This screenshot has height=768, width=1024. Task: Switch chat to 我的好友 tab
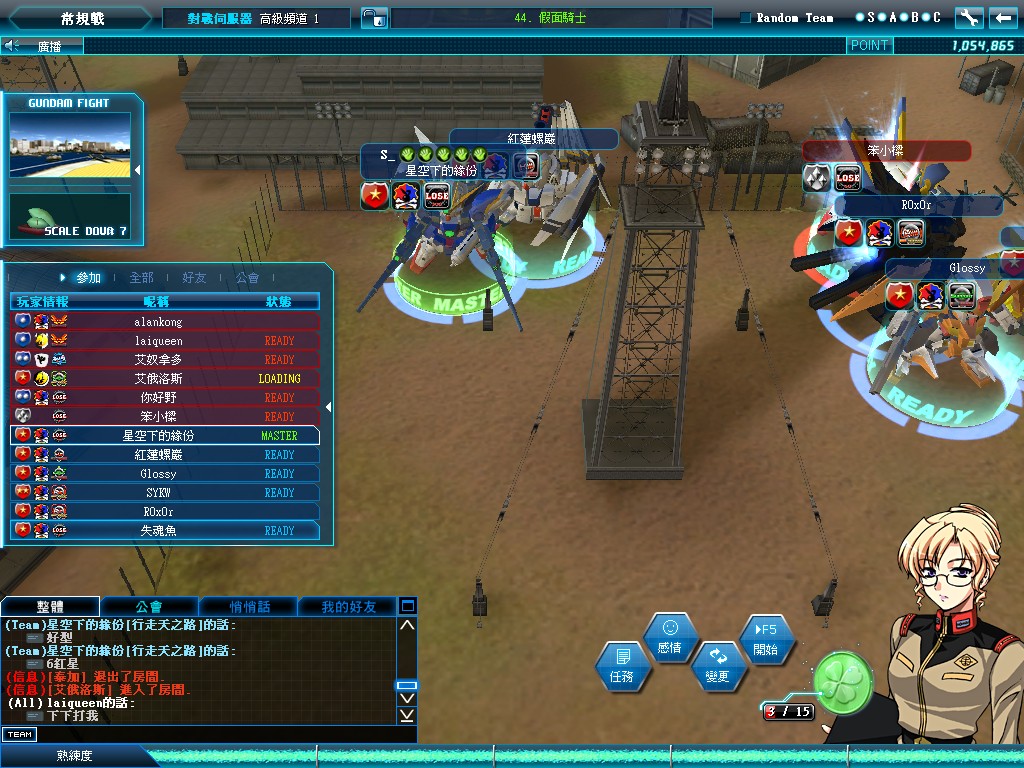coord(348,607)
